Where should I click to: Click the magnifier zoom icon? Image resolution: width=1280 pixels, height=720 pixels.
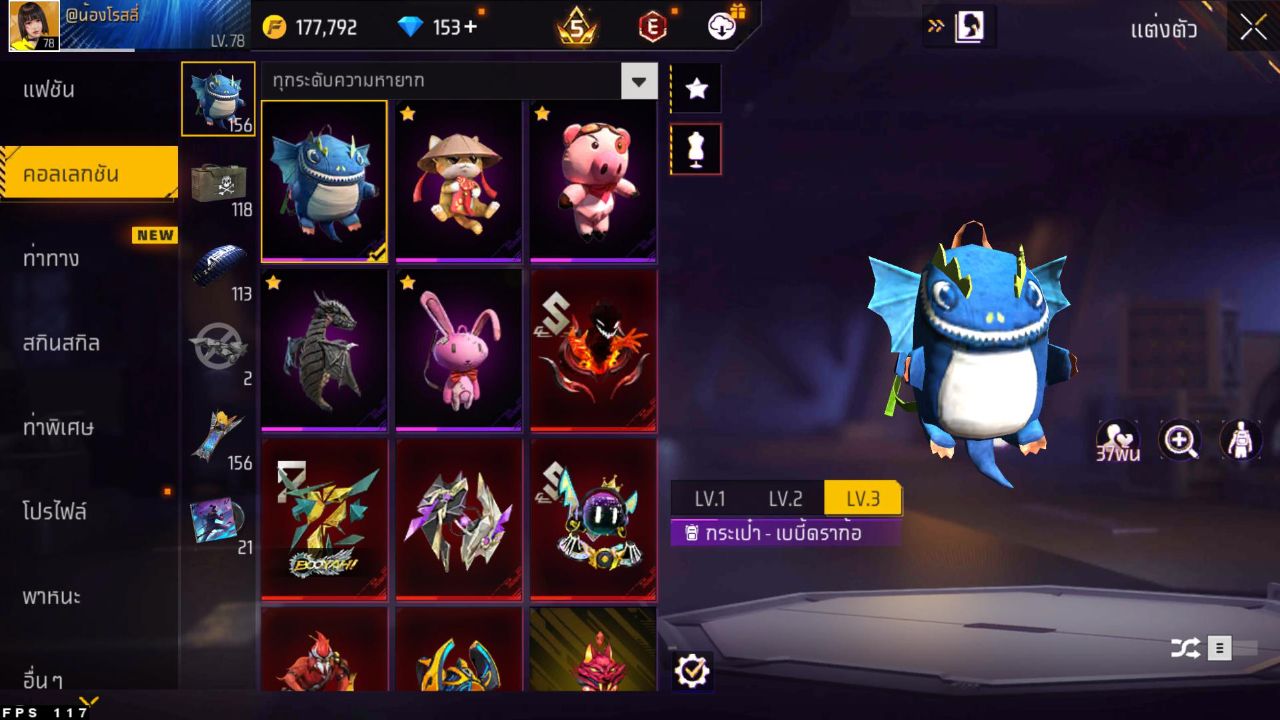1180,440
